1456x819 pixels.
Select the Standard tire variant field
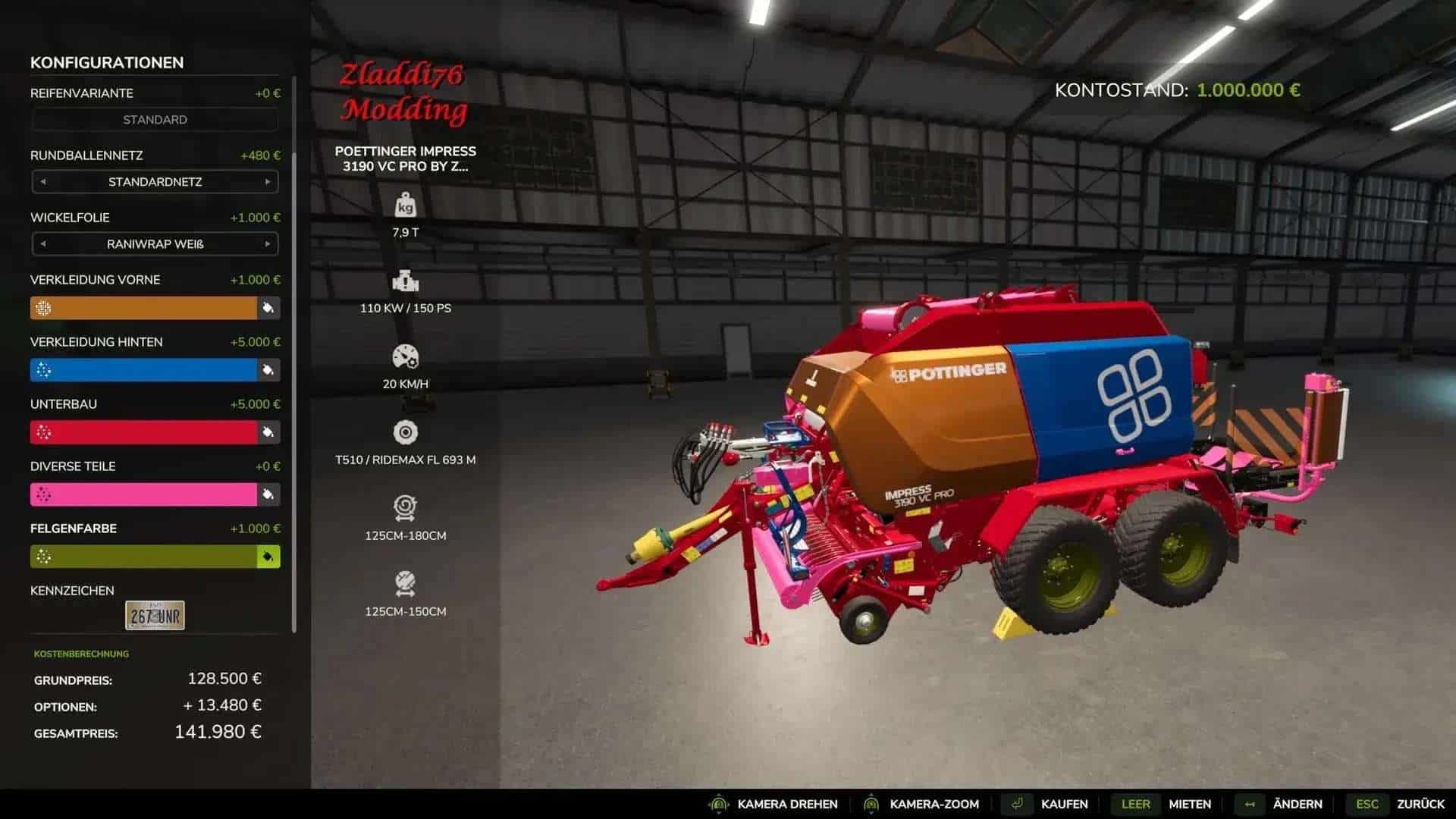pos(155,120)
